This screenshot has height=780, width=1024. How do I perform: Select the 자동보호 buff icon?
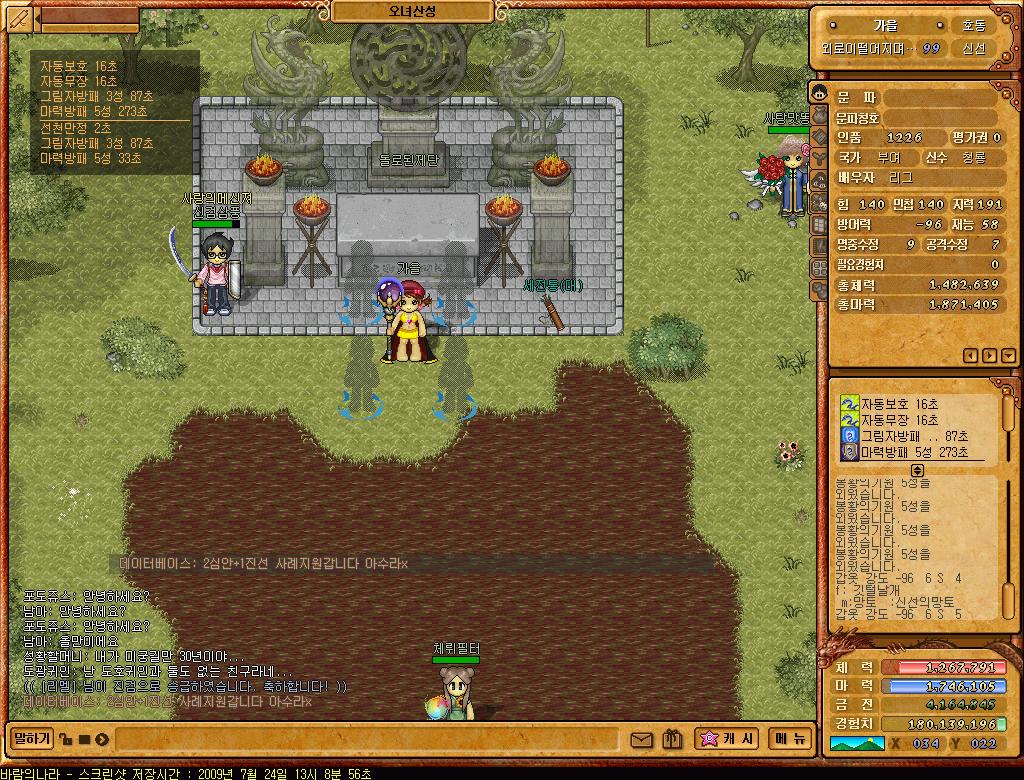click(x=849, y=403)
